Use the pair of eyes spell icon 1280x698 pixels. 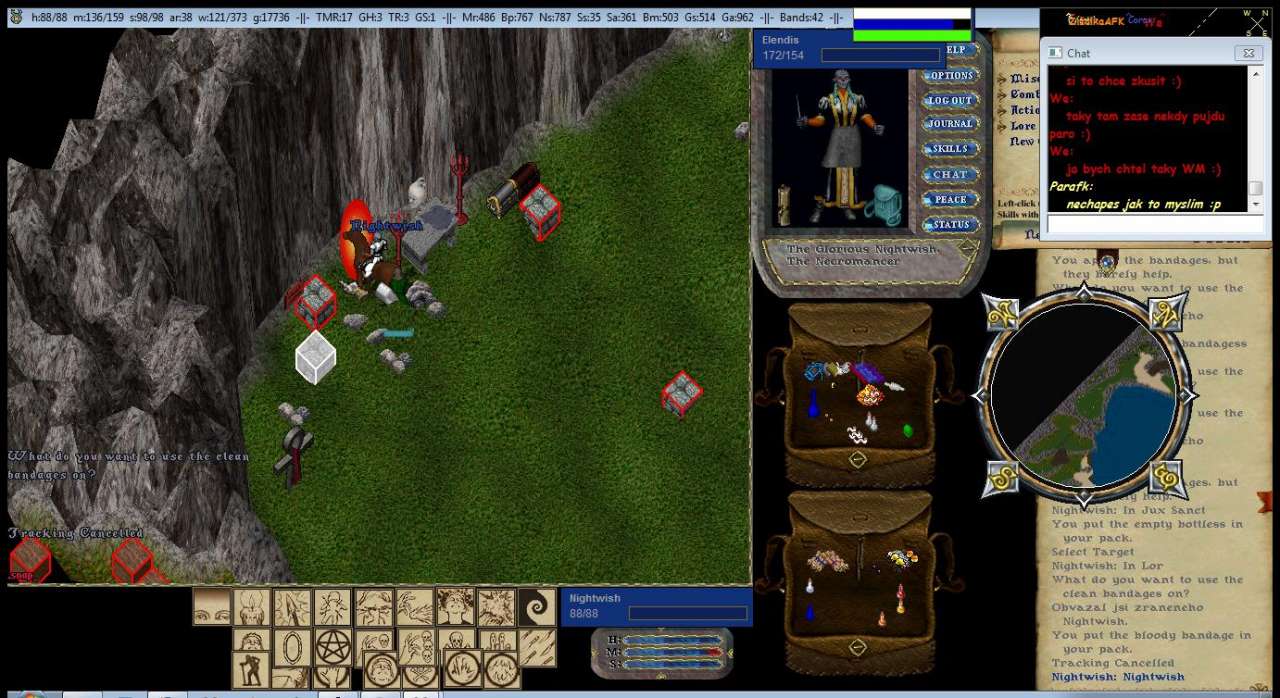click(212, 607)
